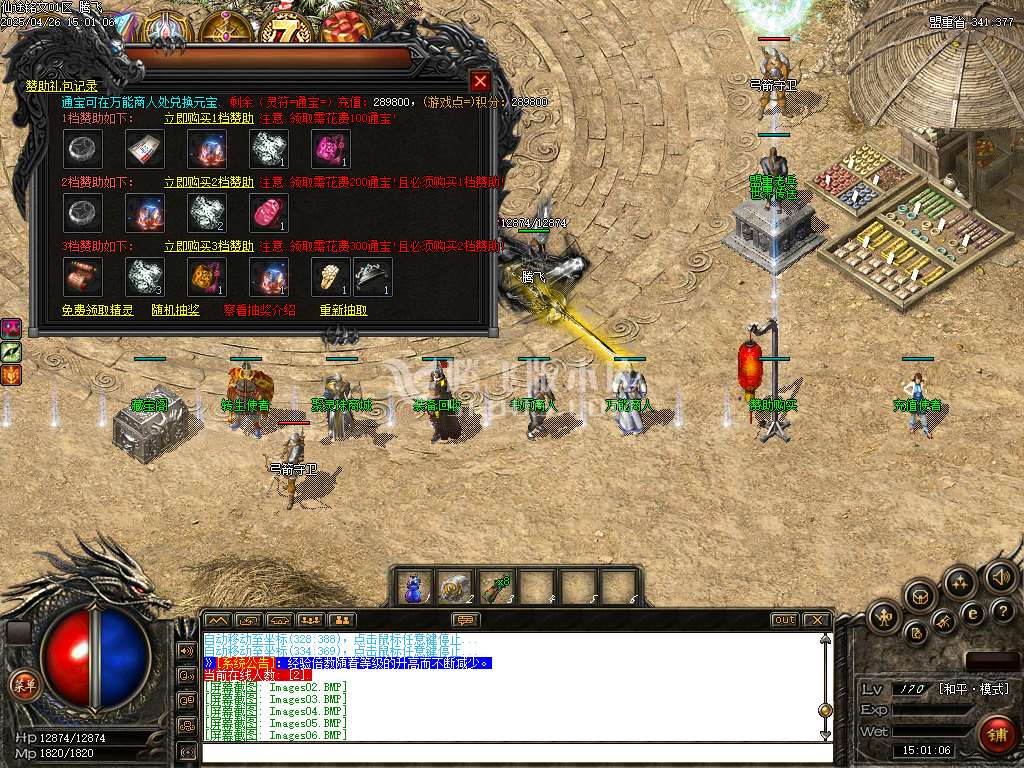This screenshot has width=1024, height=768.
Task: Click the red 铺 shop button
Action: coord(996,735)
